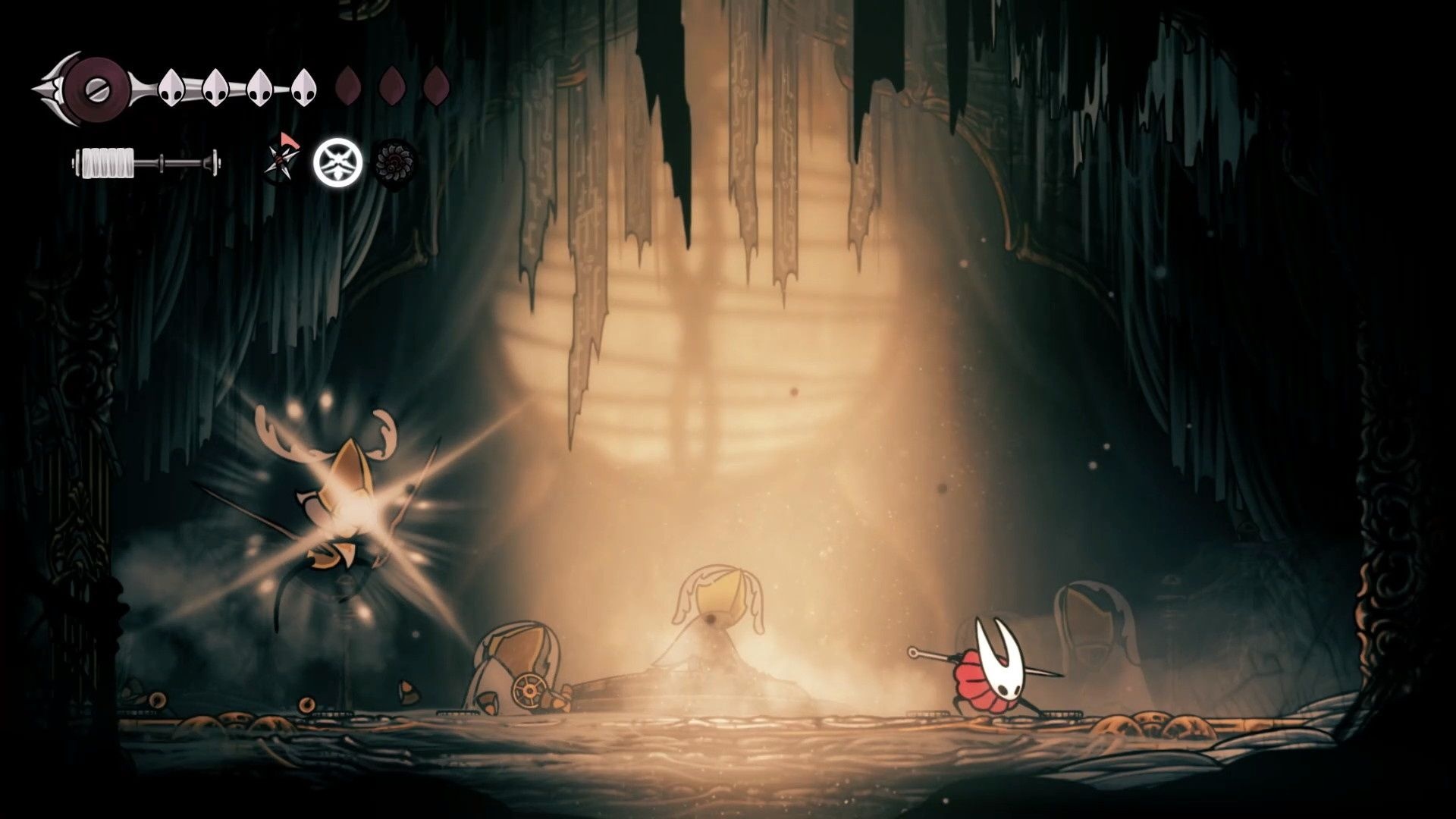Select the spiked star throwing tool icon
The width and height of the screenshot is (1456, 819).
pos(282,161)
